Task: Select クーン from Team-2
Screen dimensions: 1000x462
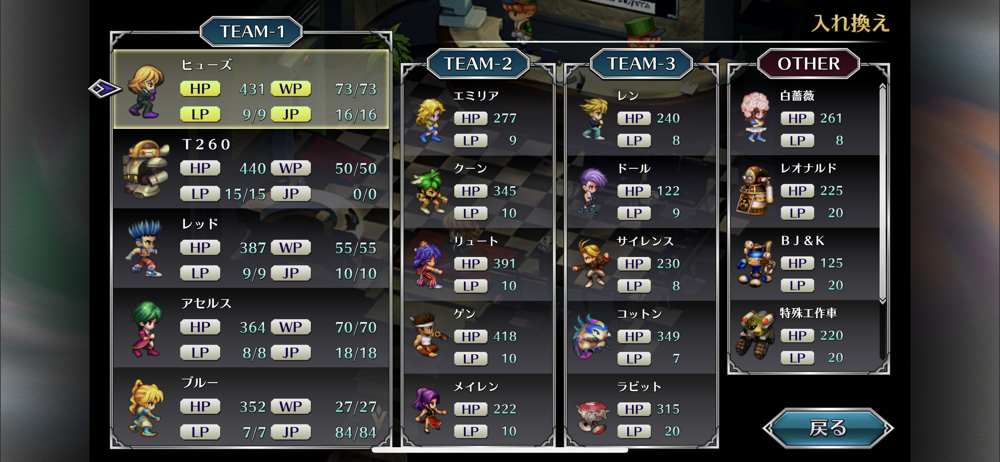Action: [x=478, y=190]
